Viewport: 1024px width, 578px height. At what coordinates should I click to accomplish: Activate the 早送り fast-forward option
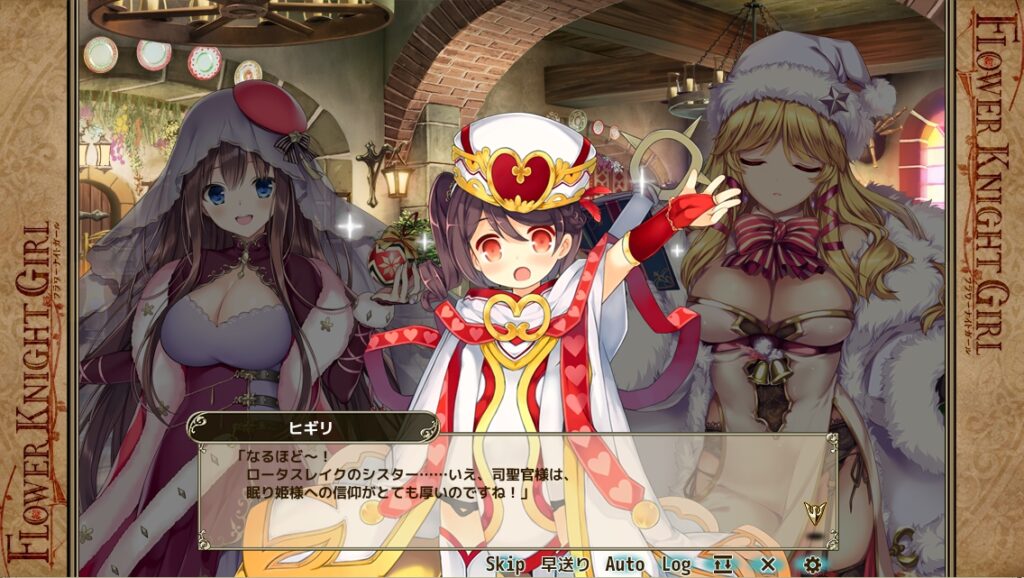[x=566, y=565]
